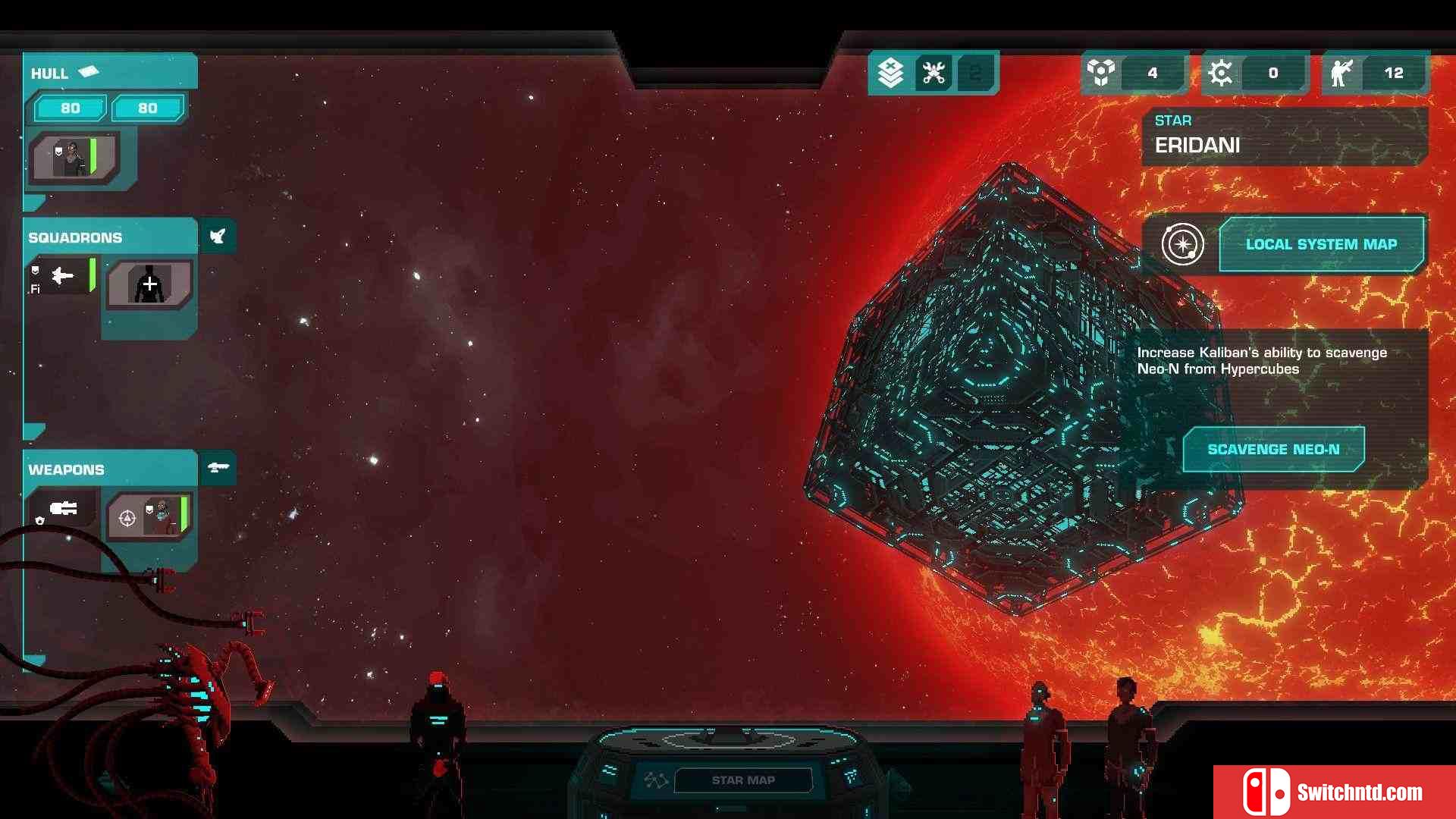Screen dimensions: 1456x819
Task: Click the squadrons launch icon
Action: click(218, 237)
